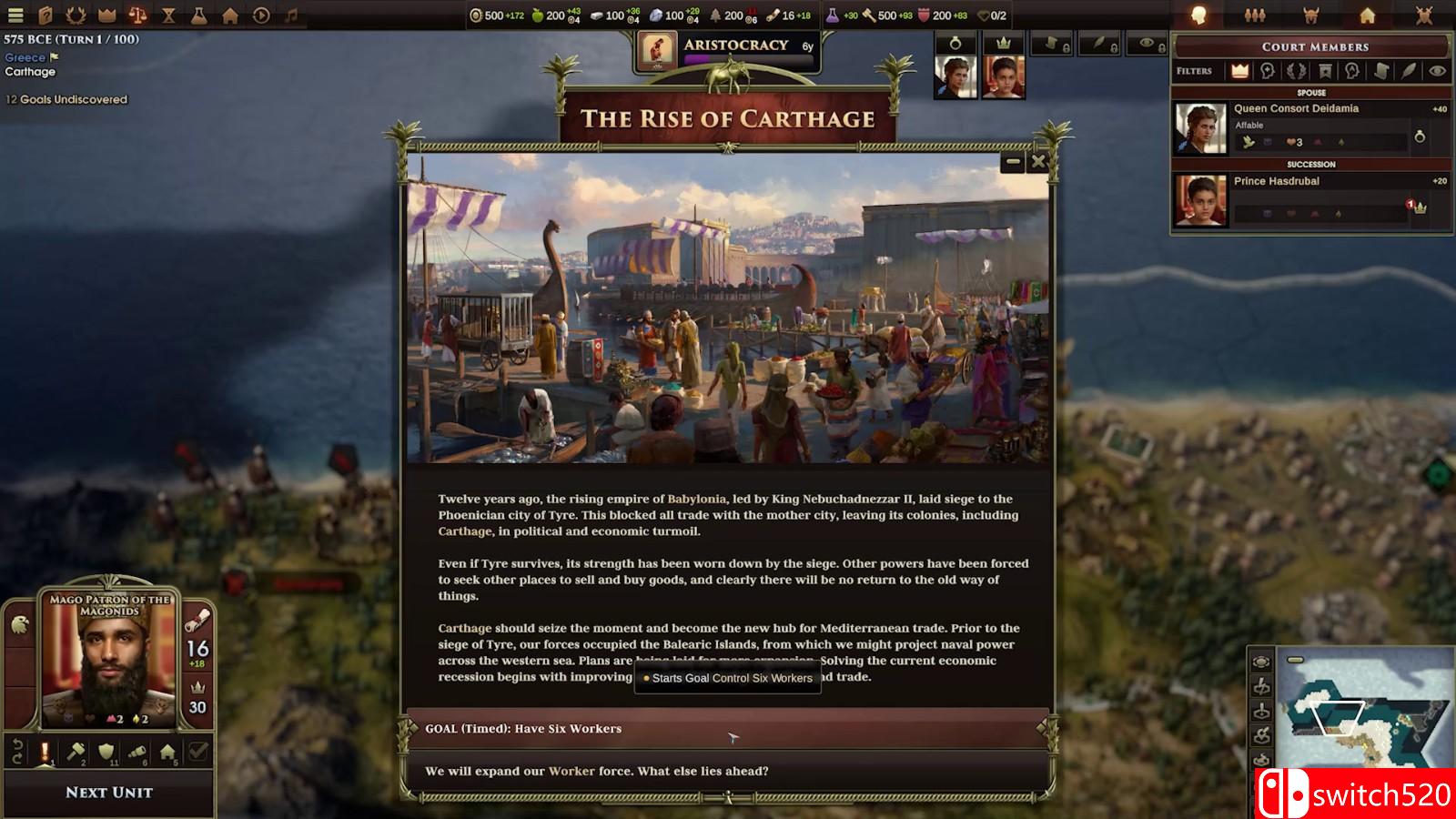Click the balance scales icon in top toolbar

137,15
